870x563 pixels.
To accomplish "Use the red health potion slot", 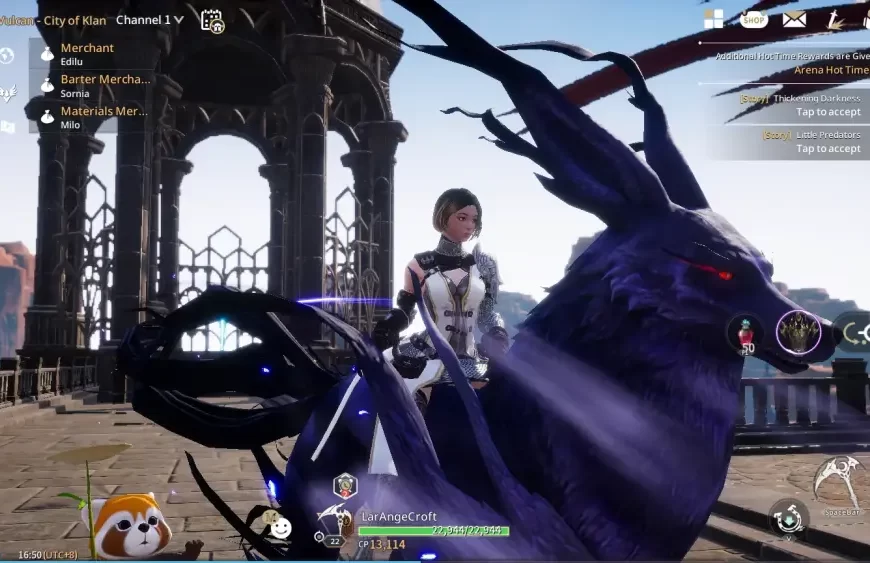I will pyautogui.click(x=747, y=335).
